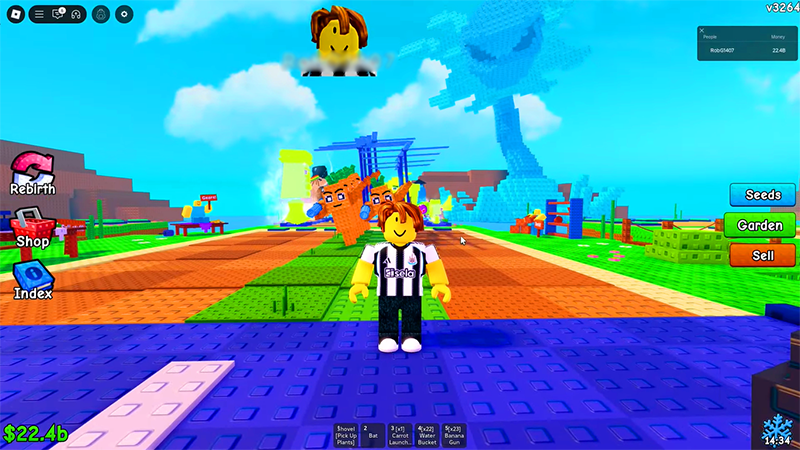Go to the Garden

click(x=761, y=225)
